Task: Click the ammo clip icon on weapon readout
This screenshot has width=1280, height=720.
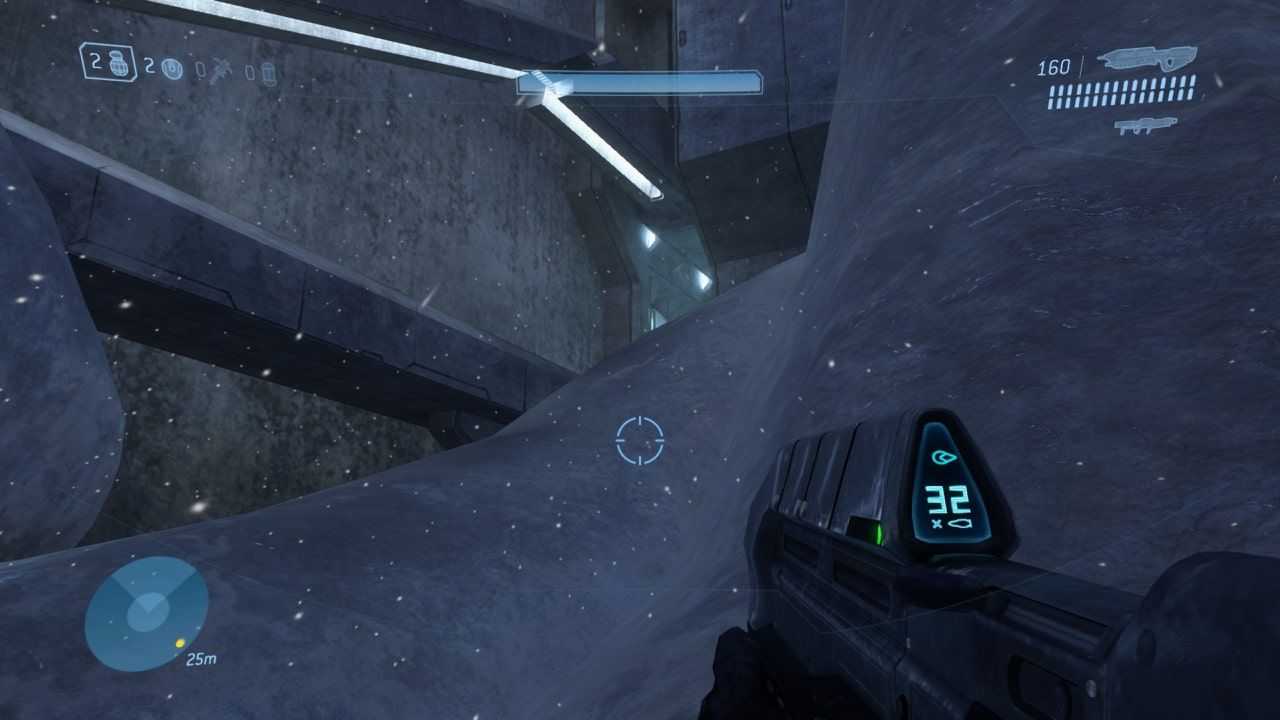Action: click(960, 522)
